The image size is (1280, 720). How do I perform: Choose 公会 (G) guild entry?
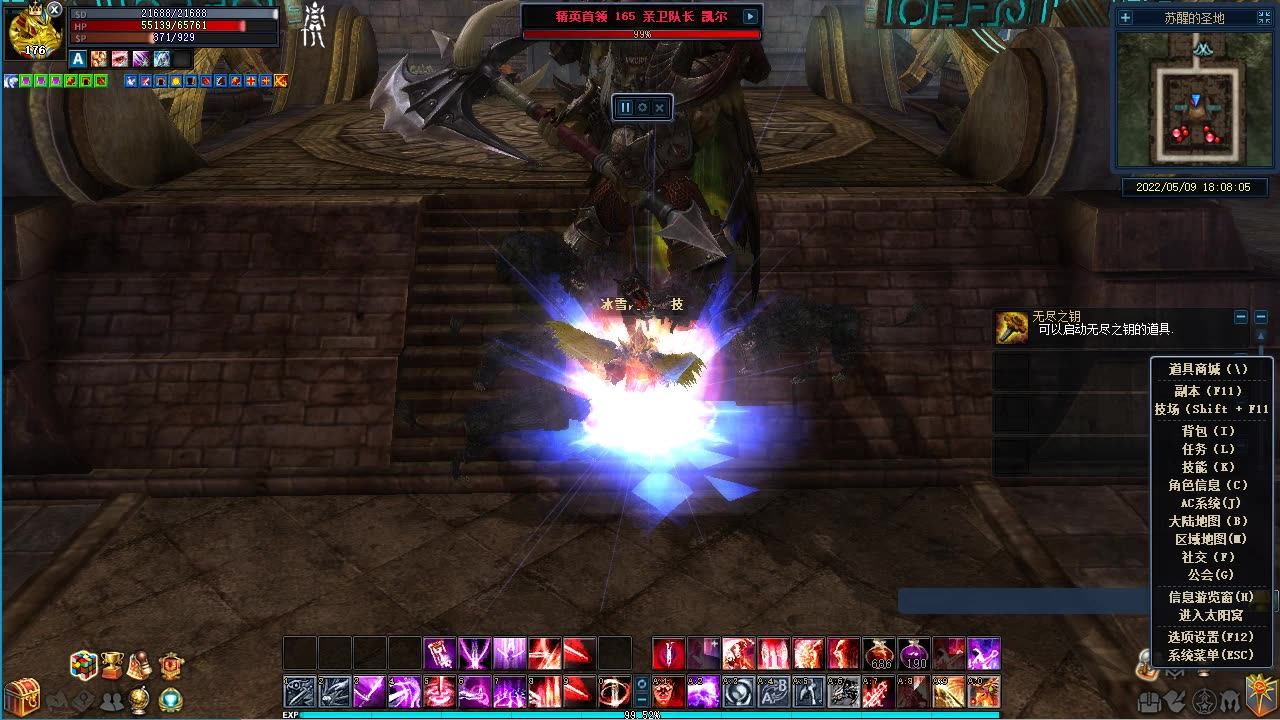click(x=1208, y=575)
